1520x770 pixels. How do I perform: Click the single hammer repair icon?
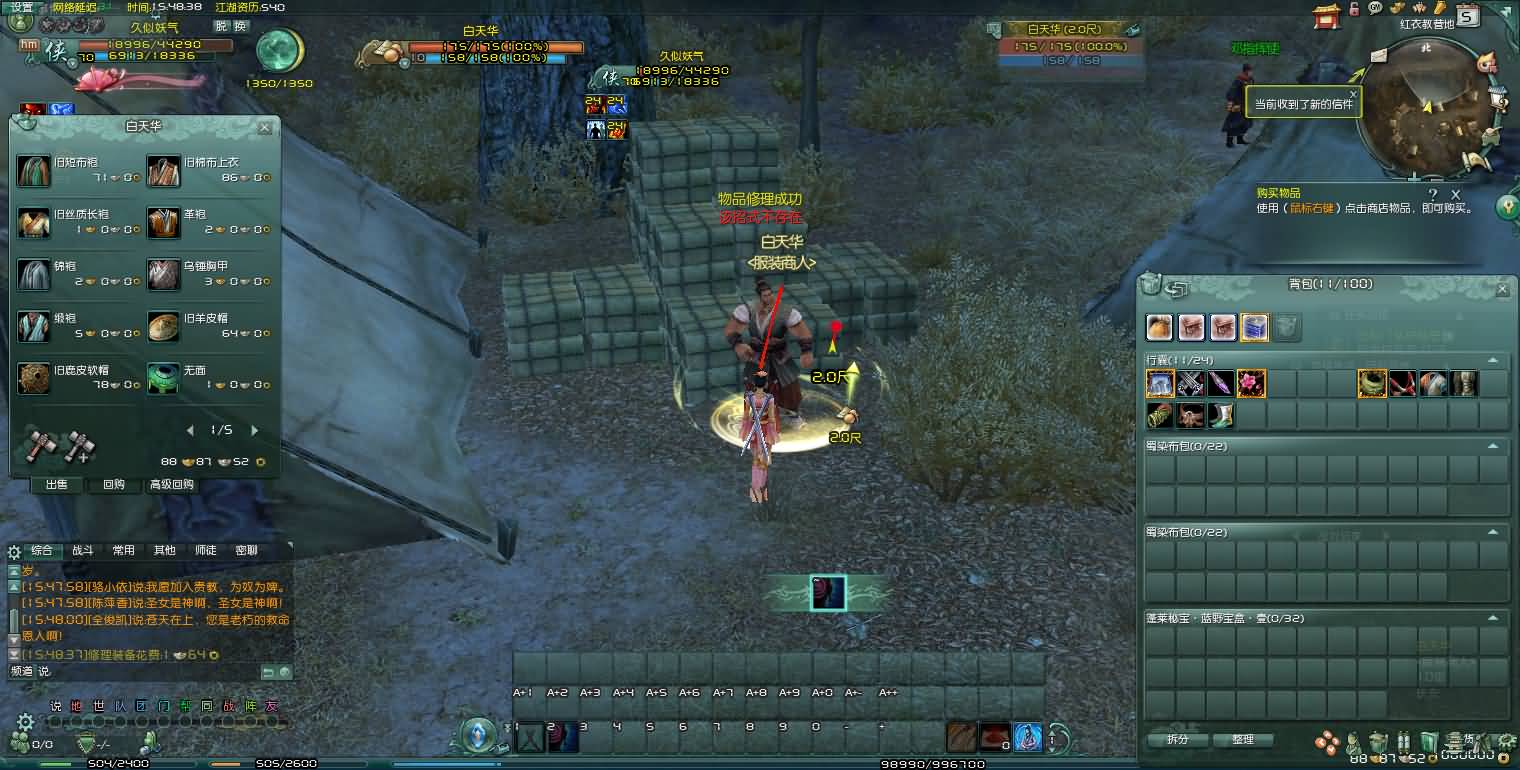(x=40, y=445)
